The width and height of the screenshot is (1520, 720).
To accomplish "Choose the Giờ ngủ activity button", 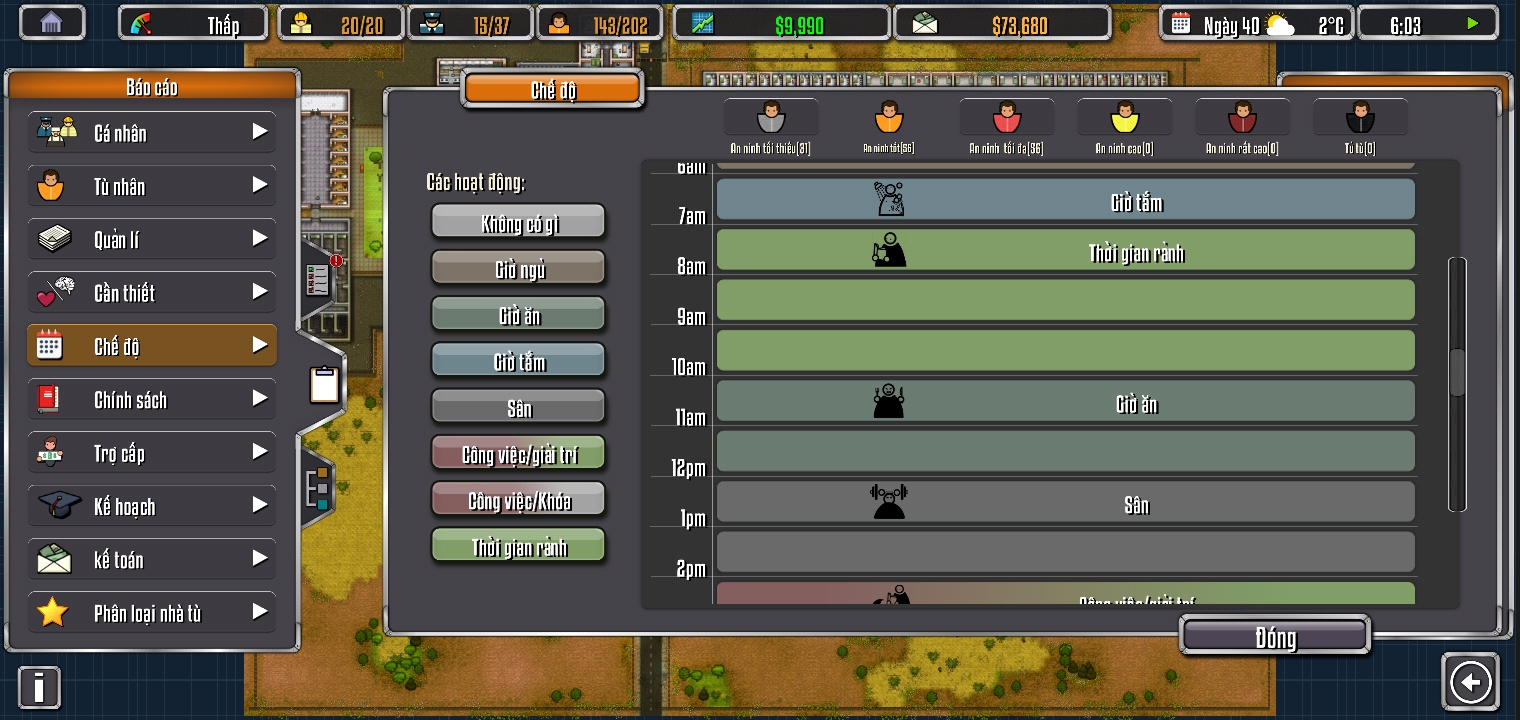I will click(518, 269).
